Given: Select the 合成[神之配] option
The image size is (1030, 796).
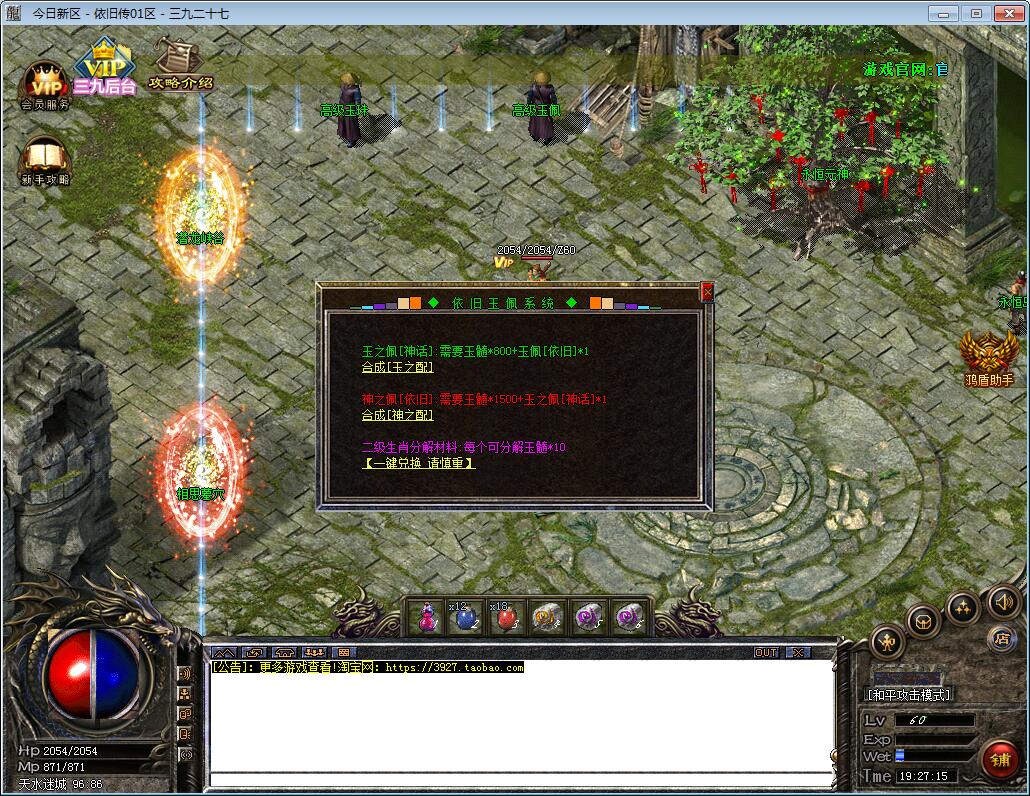Looking at the screenshot, I should click(397, 415).
